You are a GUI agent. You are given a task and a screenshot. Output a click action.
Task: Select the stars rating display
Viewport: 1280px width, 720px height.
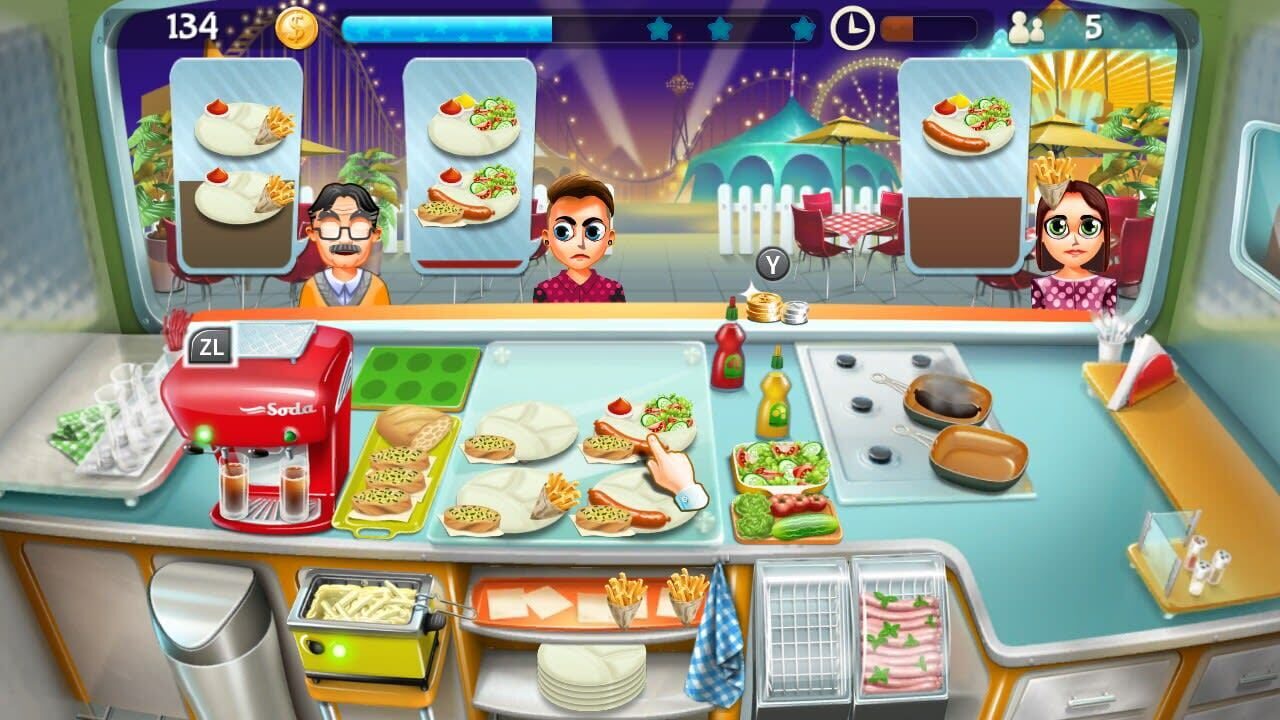(x=728, y=30)
